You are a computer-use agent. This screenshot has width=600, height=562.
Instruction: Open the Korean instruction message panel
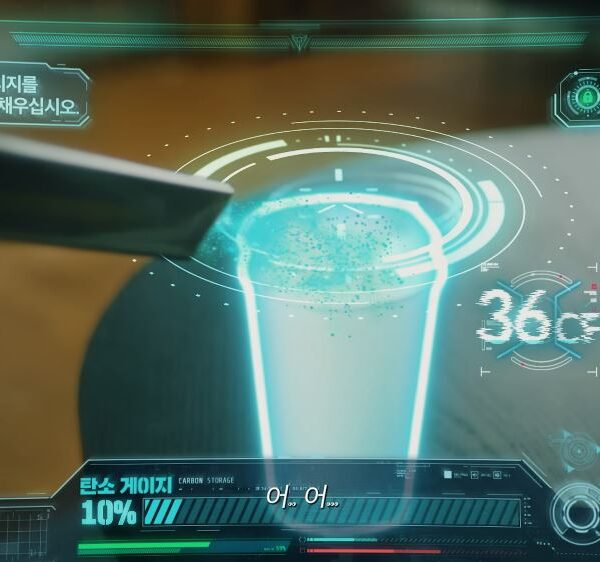[x=40, y=95]
